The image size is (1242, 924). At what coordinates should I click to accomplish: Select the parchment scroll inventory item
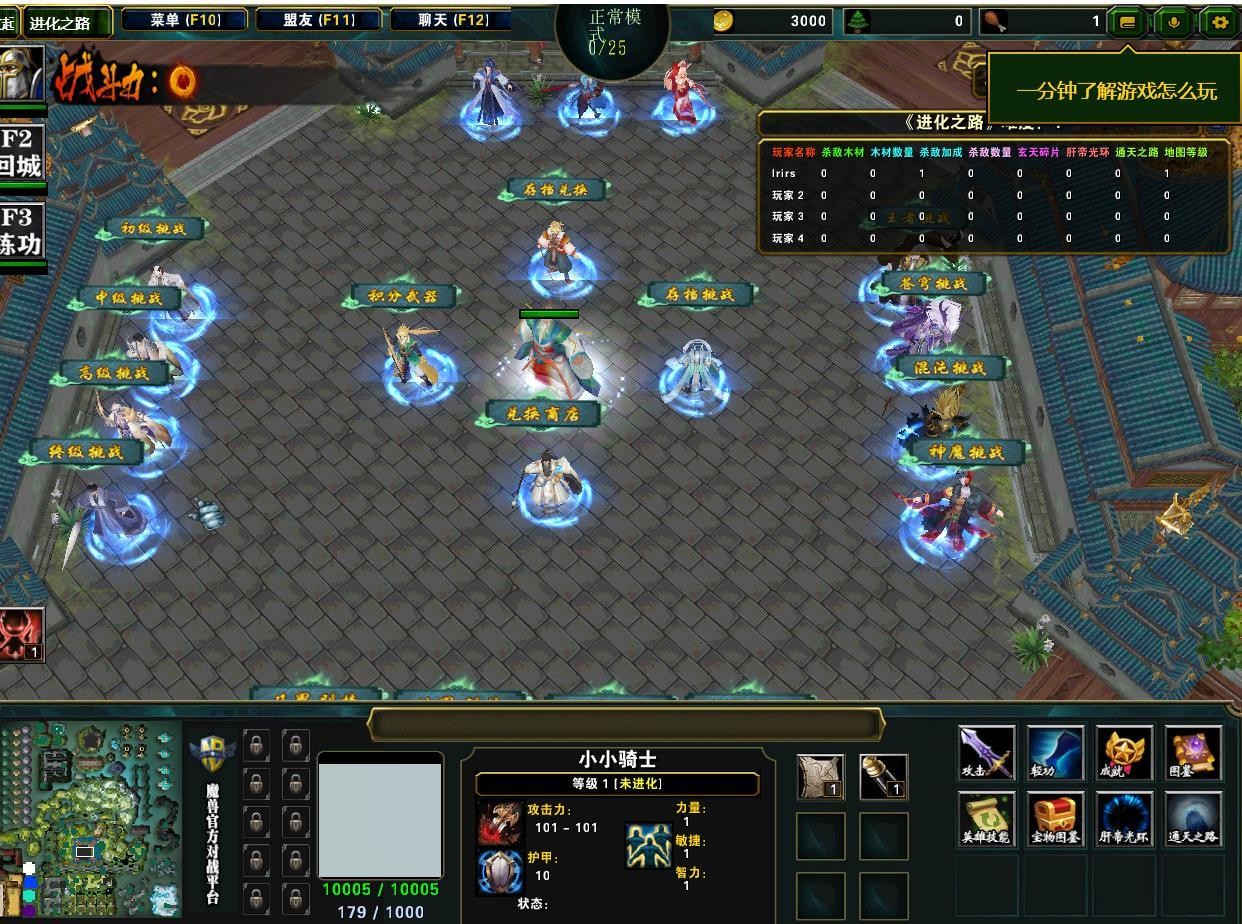tap(821, 777)
